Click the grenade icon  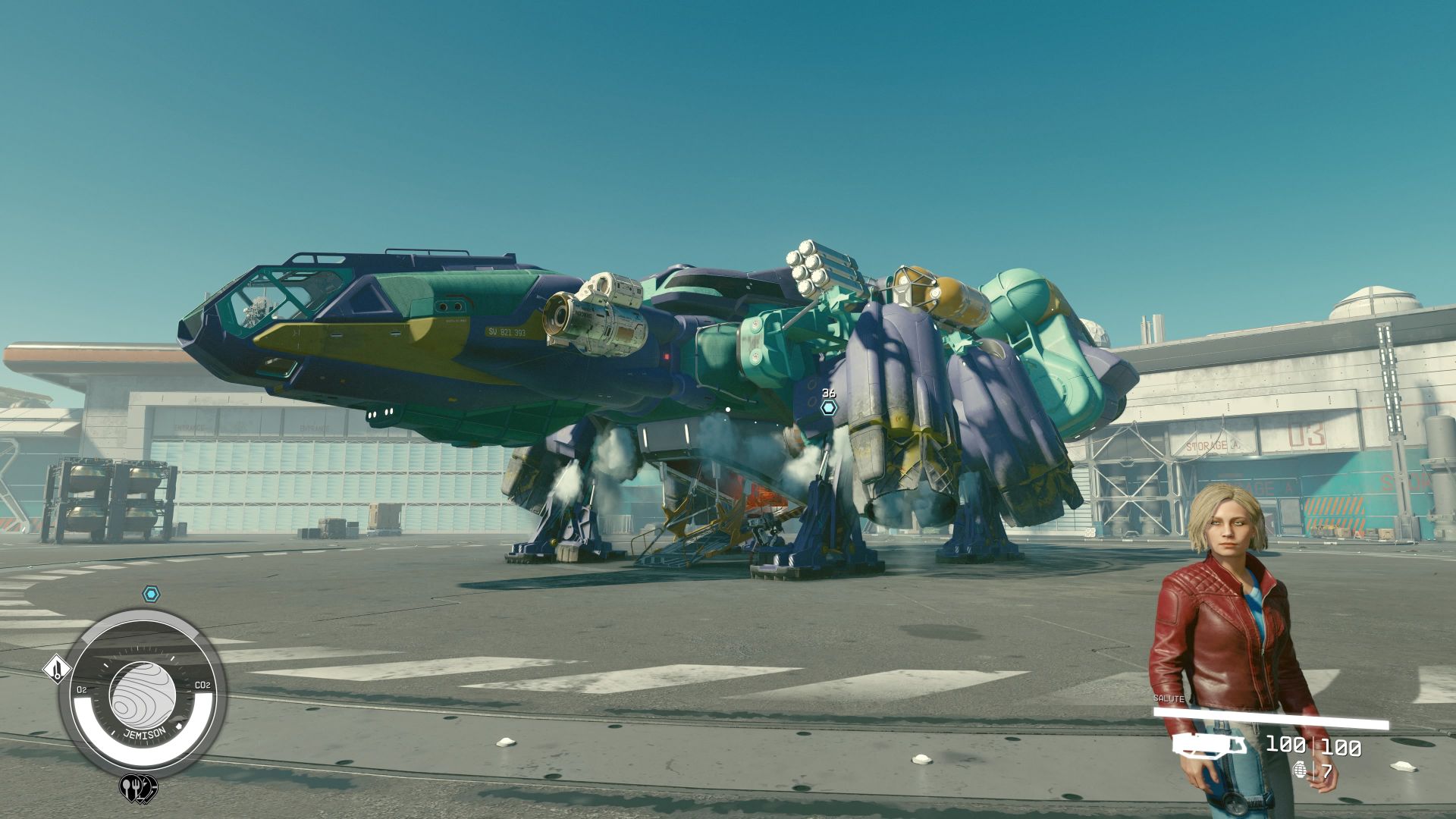click(1299, 771)
